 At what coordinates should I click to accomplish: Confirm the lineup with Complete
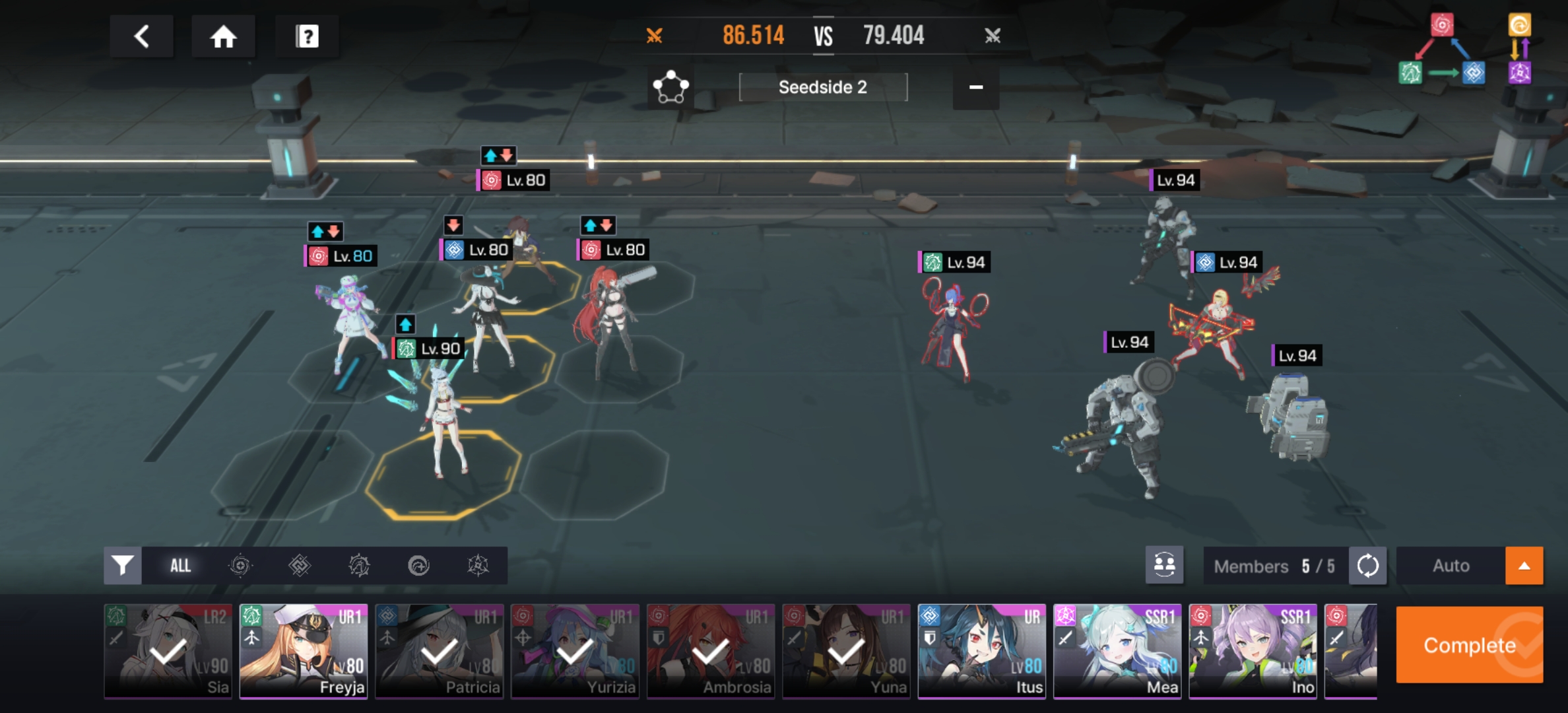click(1469, 645)
